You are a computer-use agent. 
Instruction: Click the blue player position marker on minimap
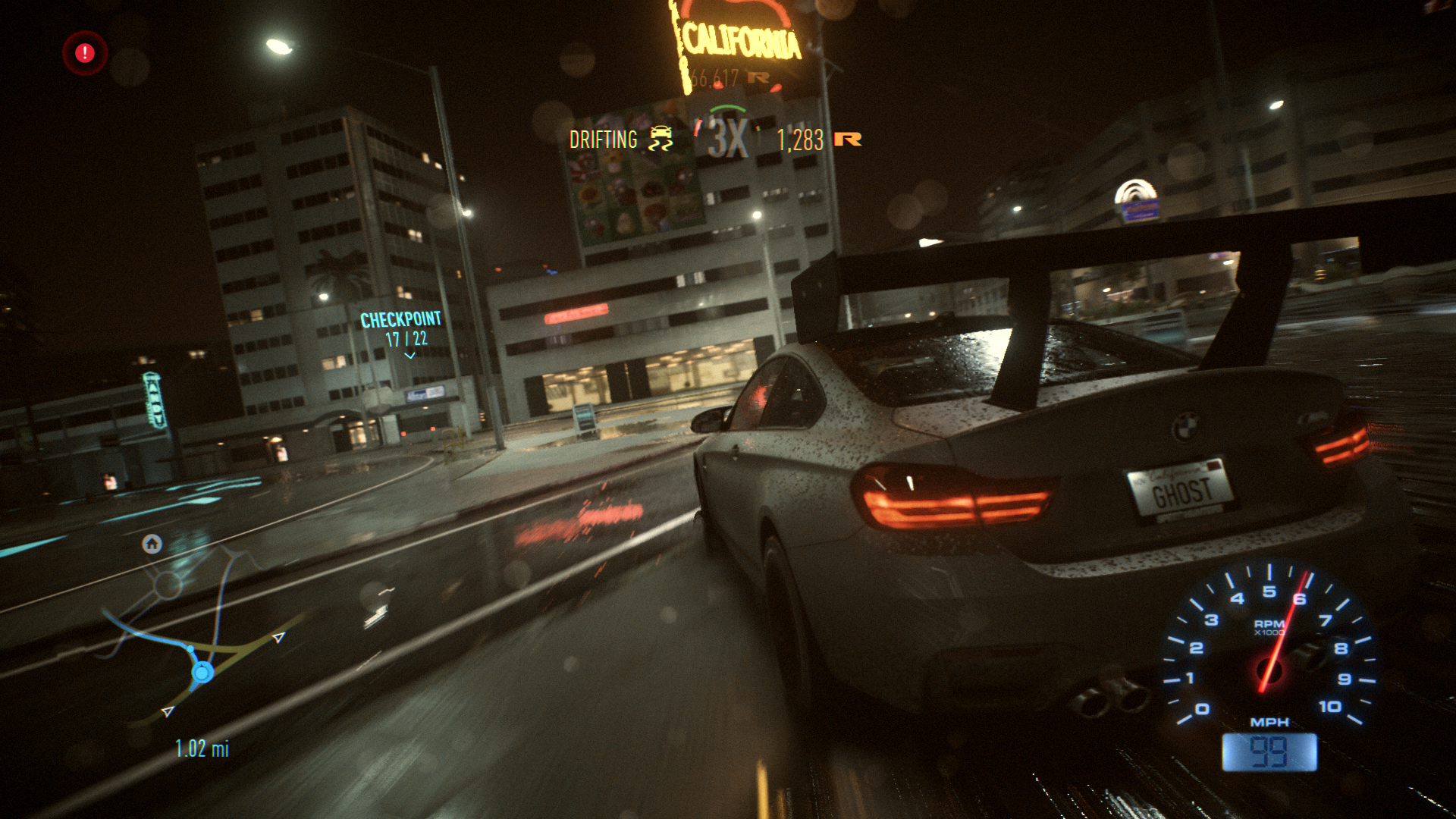coord(202,672)
